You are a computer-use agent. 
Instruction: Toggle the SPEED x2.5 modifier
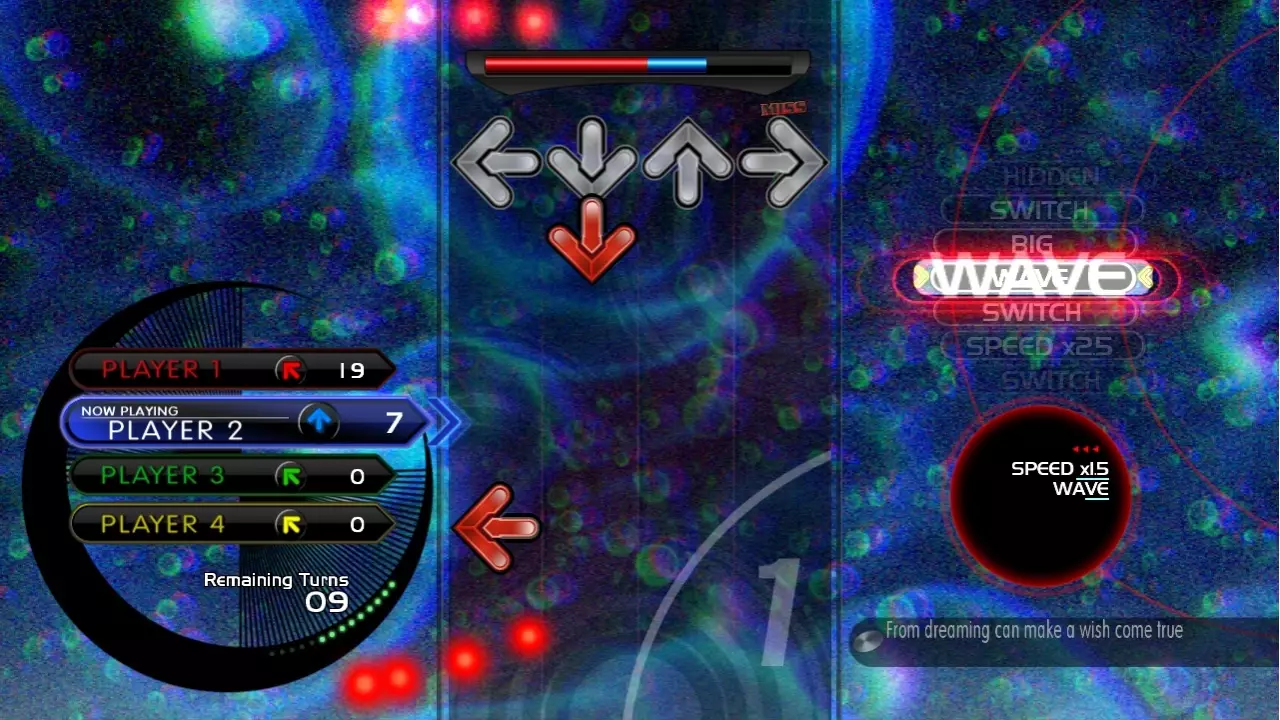tap(1037, 346)
